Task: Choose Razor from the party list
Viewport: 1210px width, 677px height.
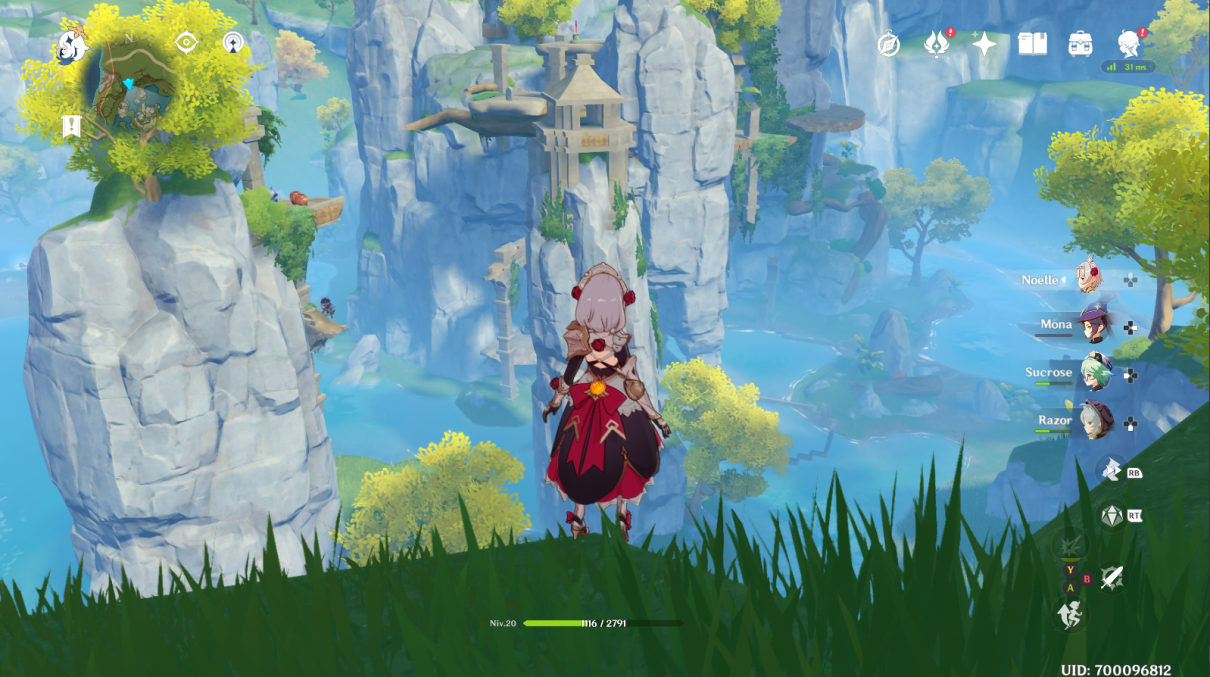Action: coord(1093,421)
